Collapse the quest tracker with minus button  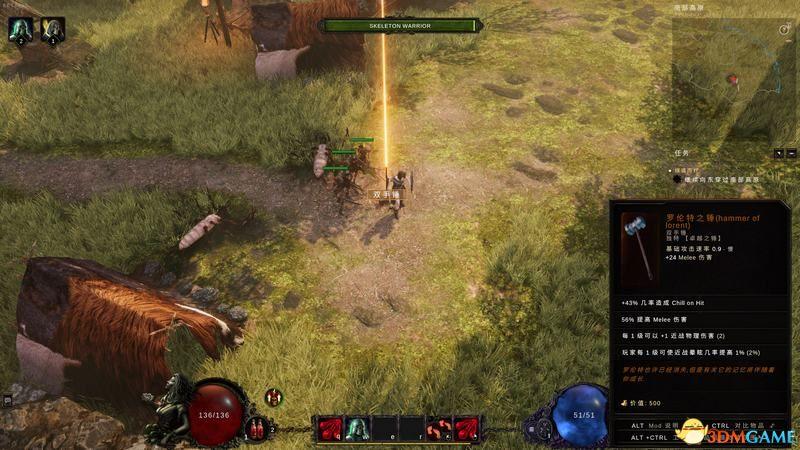pyautogui.click(x=791, y=153)
